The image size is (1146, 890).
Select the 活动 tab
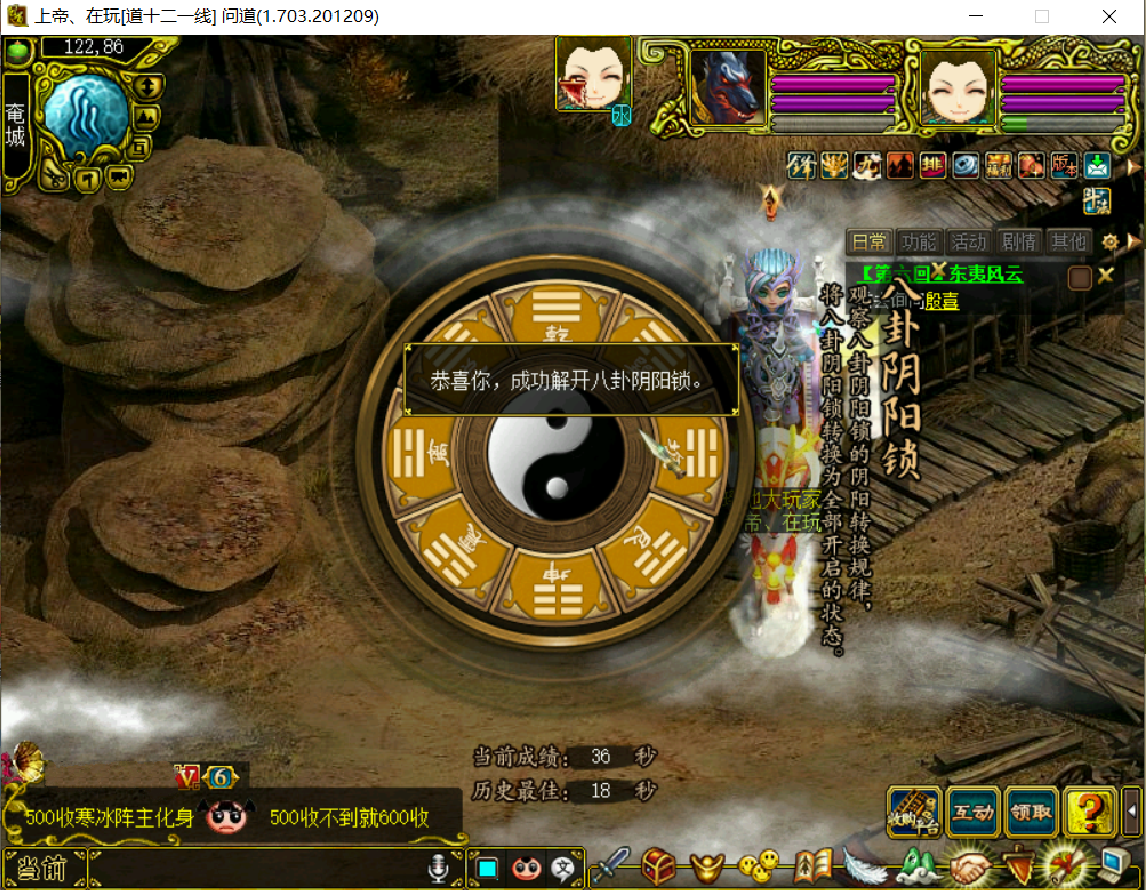point(968,241)
